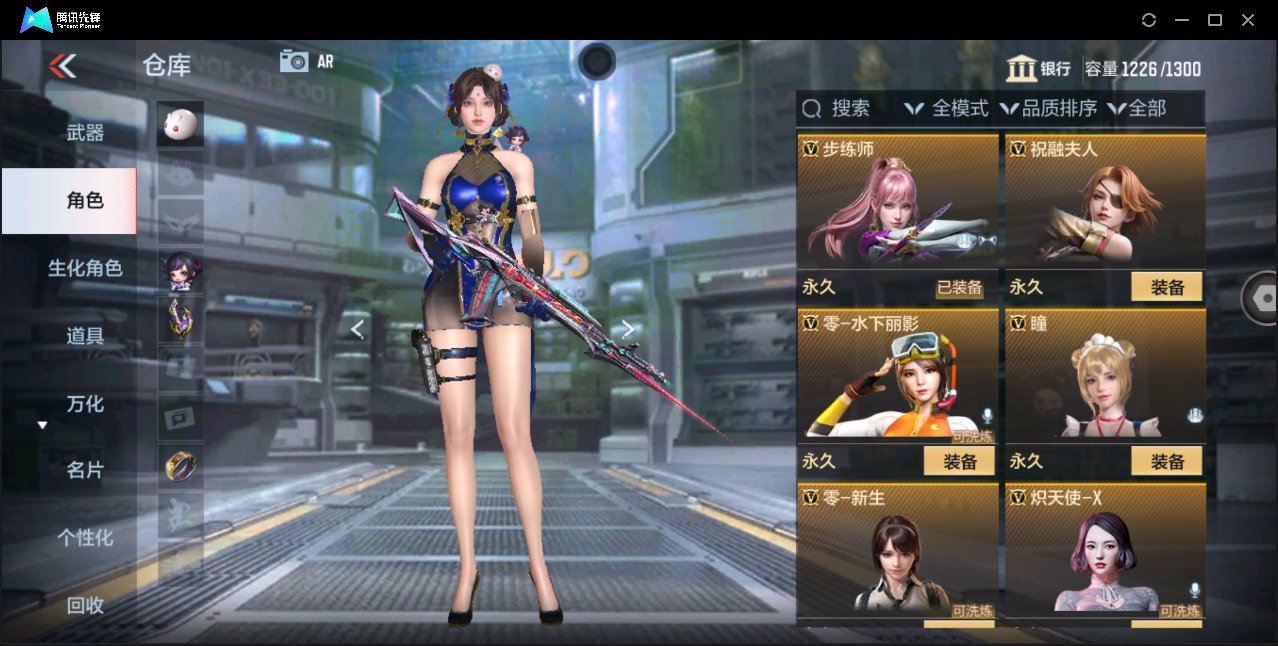1278x646 pixels.
Task: Maximize the emulator window
Action: click(x=1215, y=20)
